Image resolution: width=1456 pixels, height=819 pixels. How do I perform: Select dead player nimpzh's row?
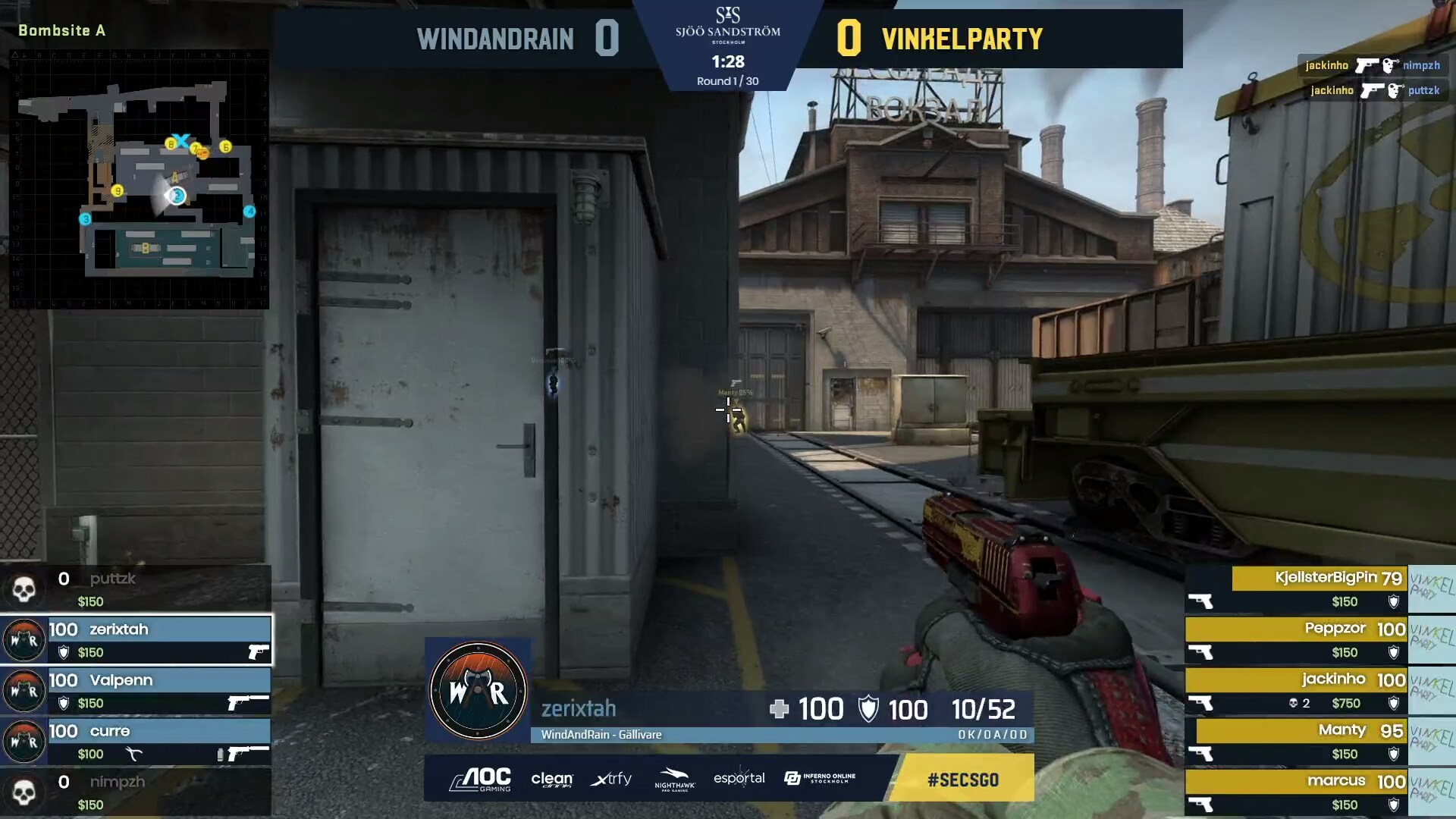click(136, 792)
